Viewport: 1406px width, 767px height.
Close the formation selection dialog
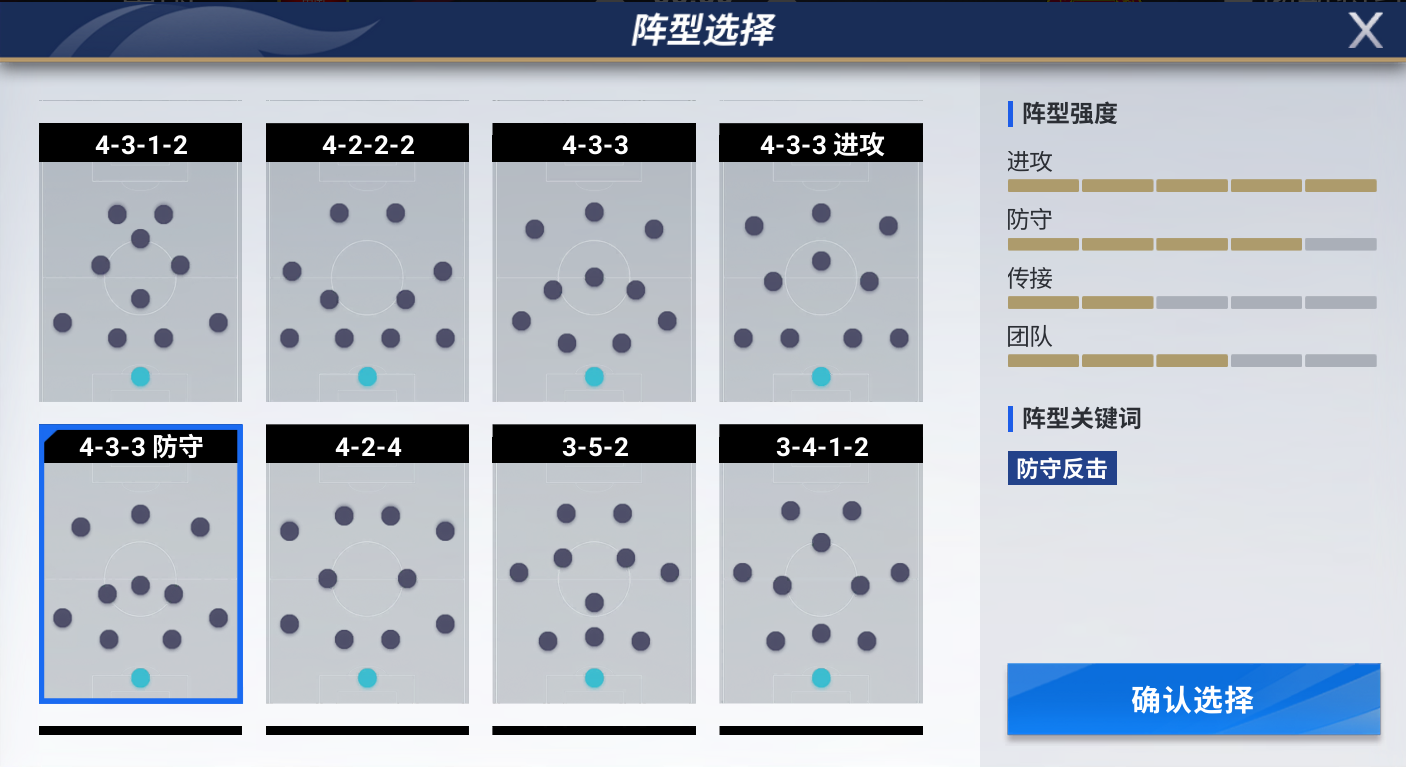[1366, 31]
